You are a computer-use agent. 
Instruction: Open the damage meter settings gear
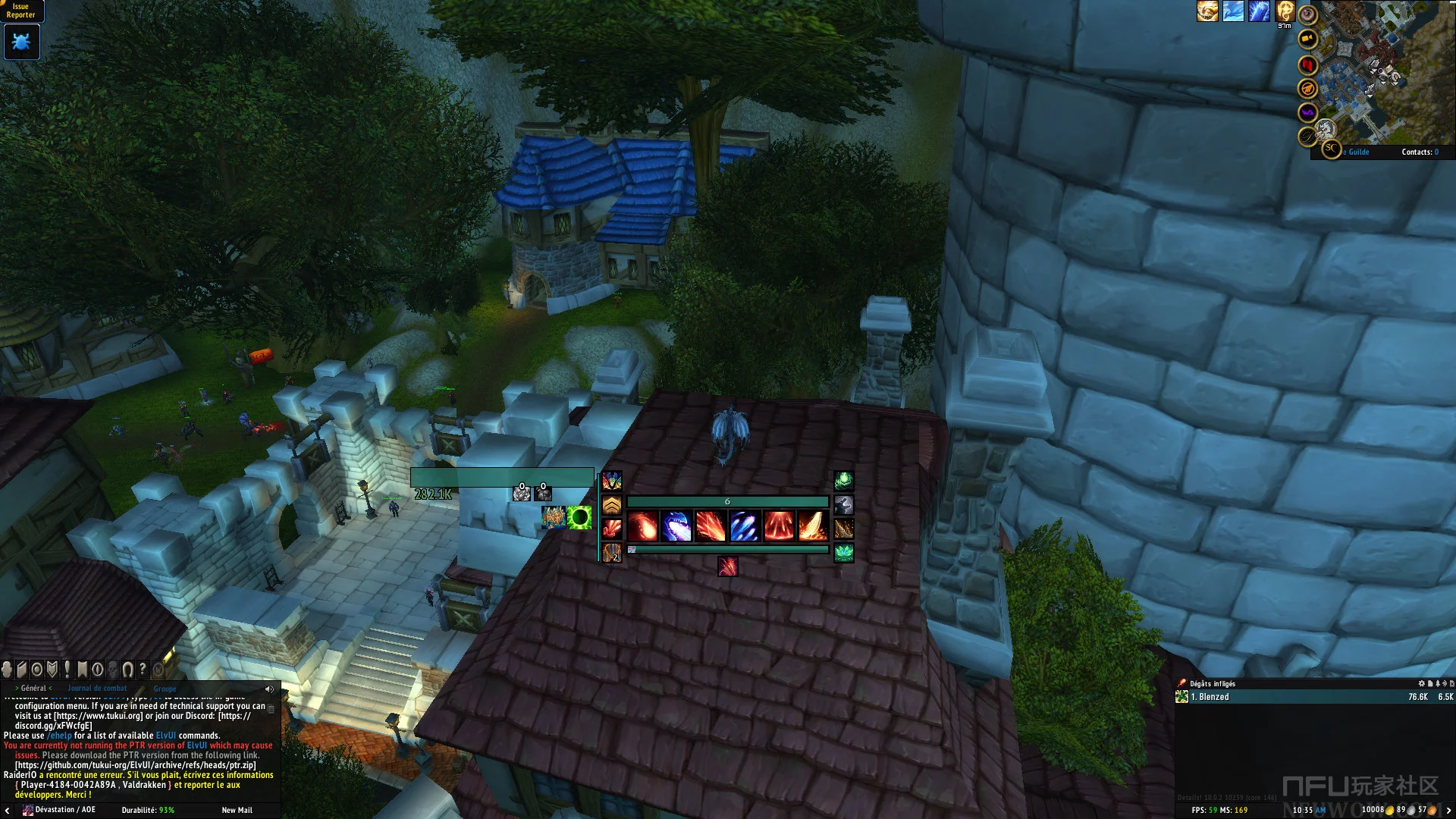click(1422, 684)
